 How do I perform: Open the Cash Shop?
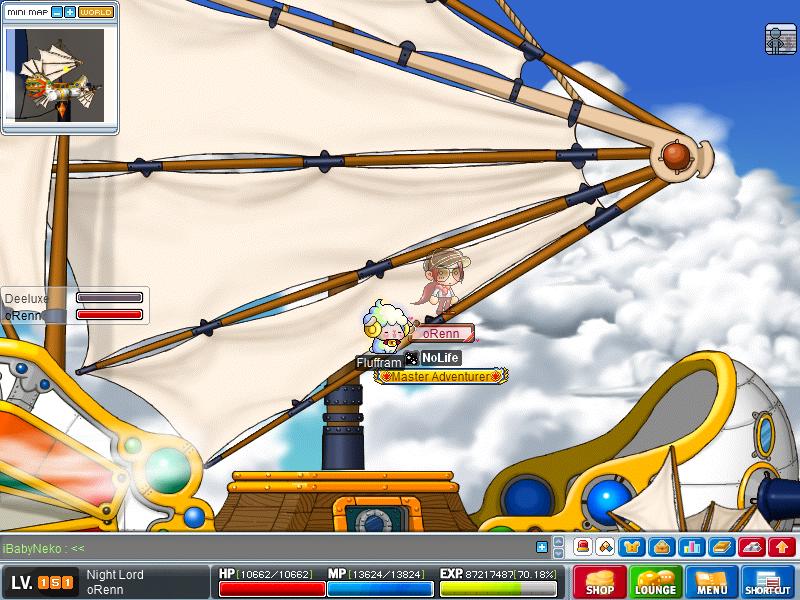pyautogui.click(x=600, y=582)
